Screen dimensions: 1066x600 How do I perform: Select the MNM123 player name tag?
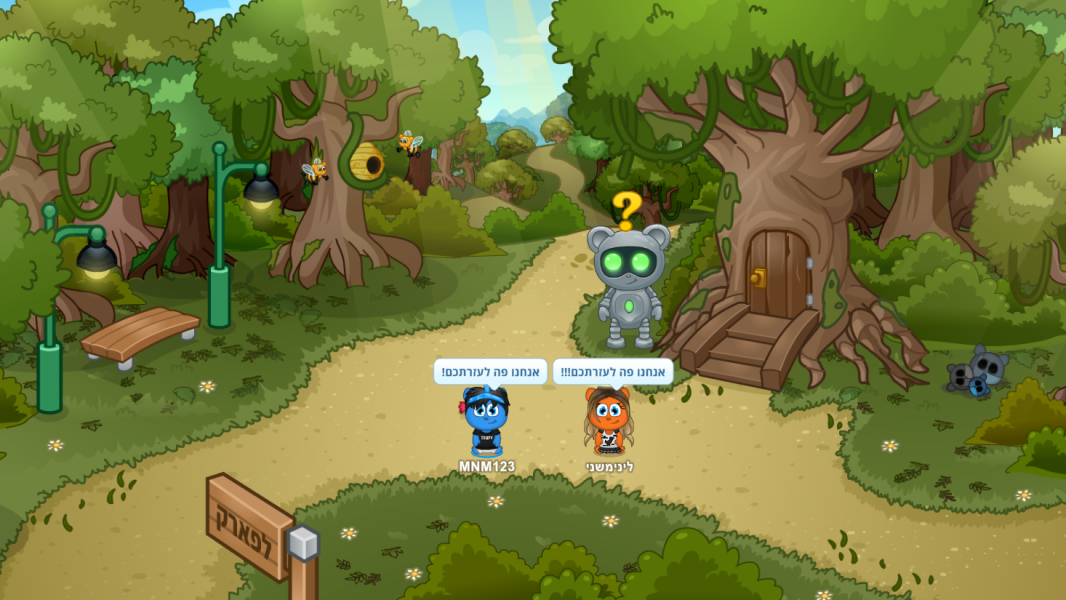(x=487, y=467)
